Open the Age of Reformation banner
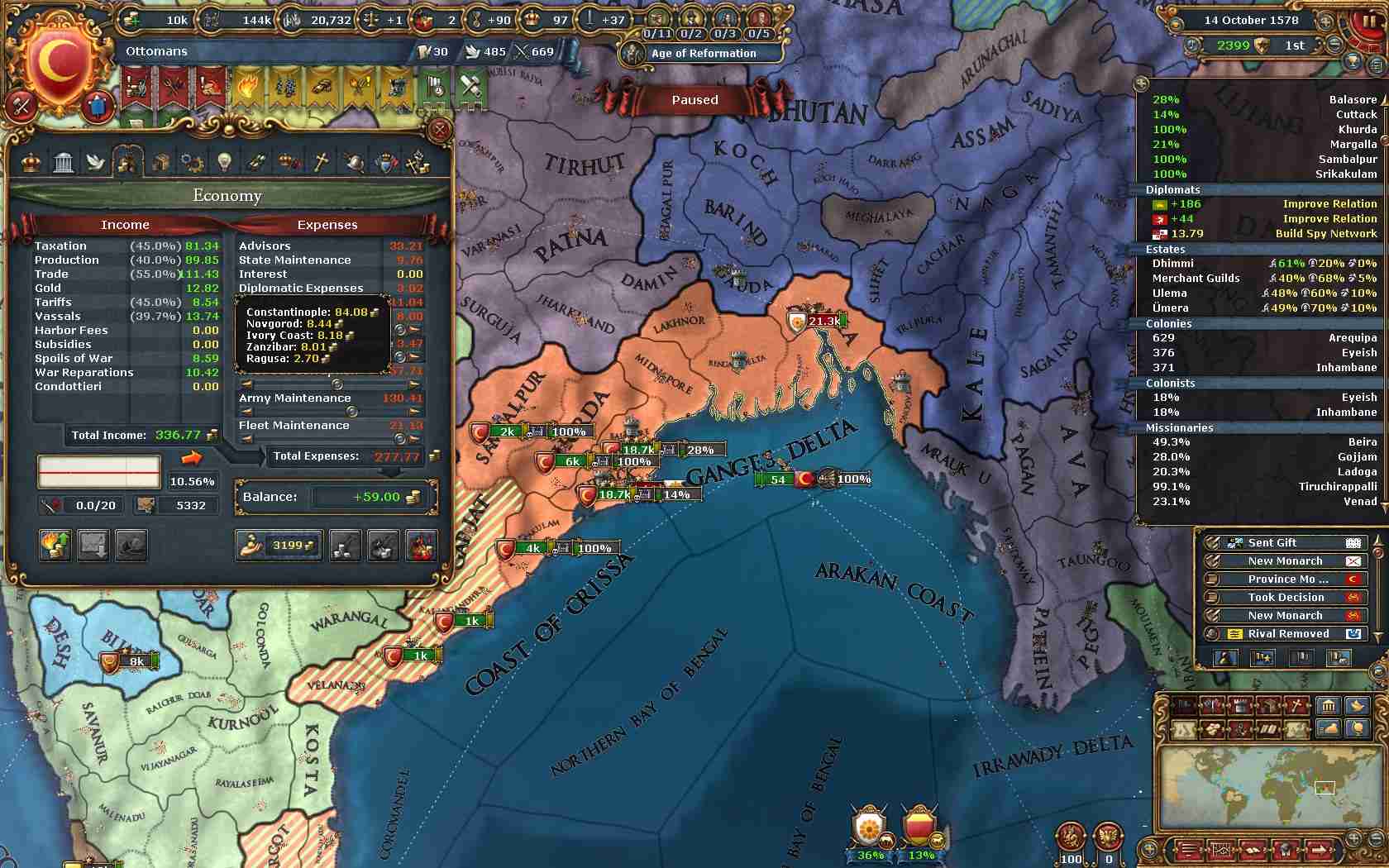The width and height of the screenshot is (1389, 868). point(703,54)
